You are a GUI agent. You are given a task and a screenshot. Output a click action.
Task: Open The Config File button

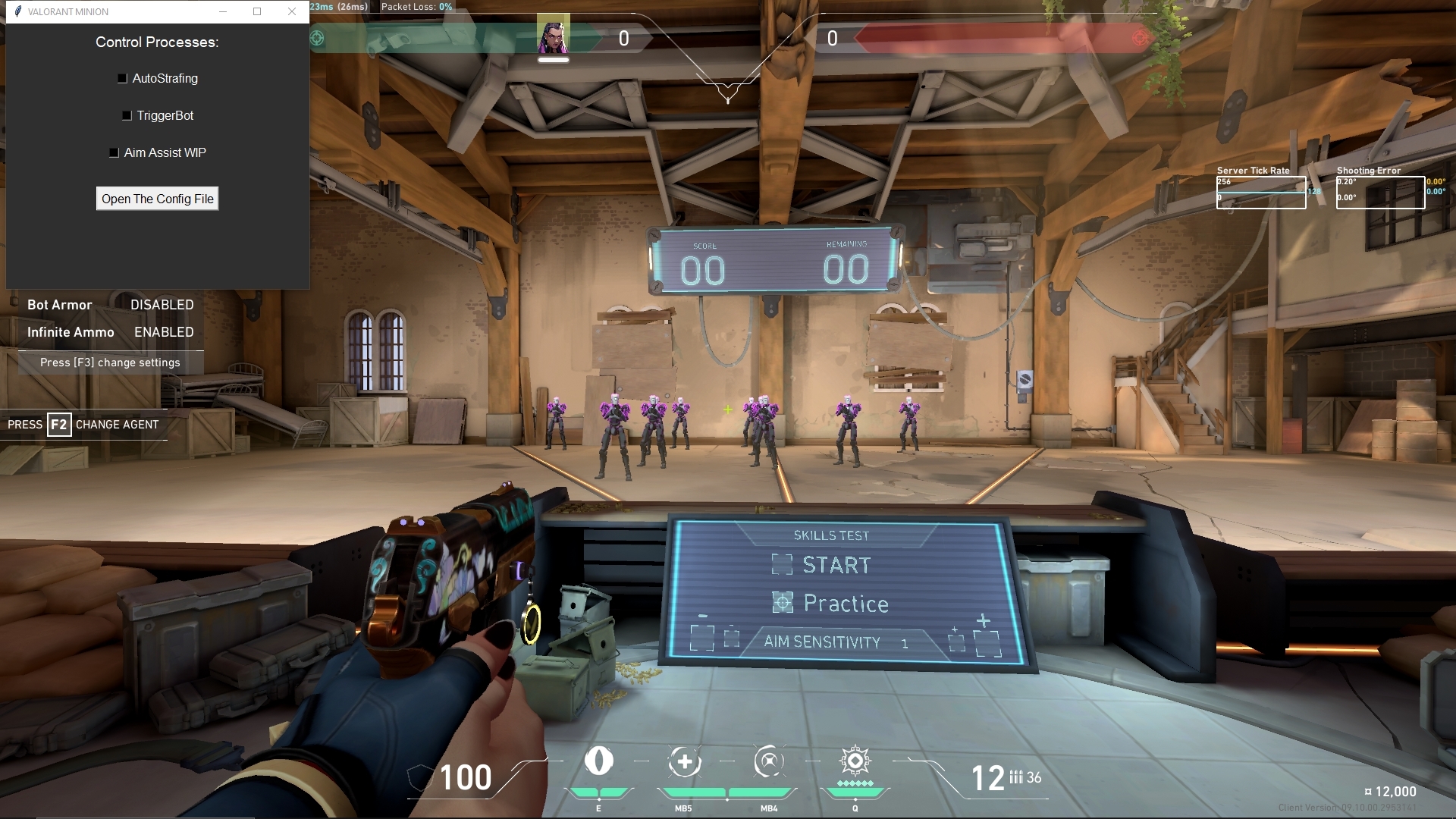coord(157,199)
